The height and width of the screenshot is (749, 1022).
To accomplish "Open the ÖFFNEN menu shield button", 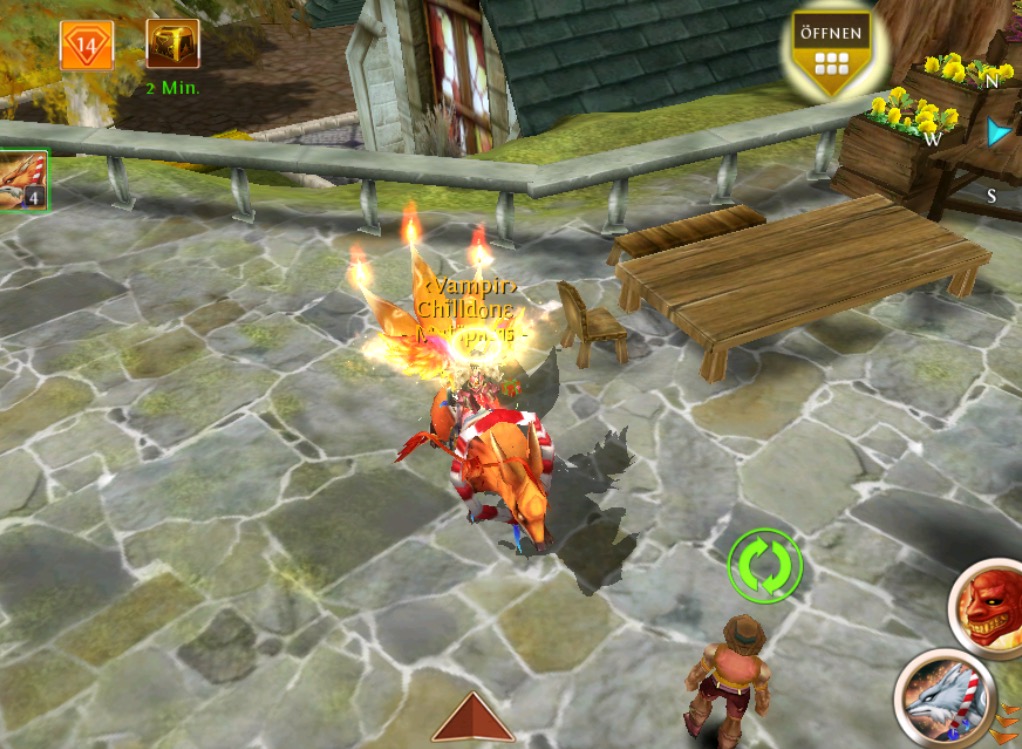I will [x=831, y=53].
